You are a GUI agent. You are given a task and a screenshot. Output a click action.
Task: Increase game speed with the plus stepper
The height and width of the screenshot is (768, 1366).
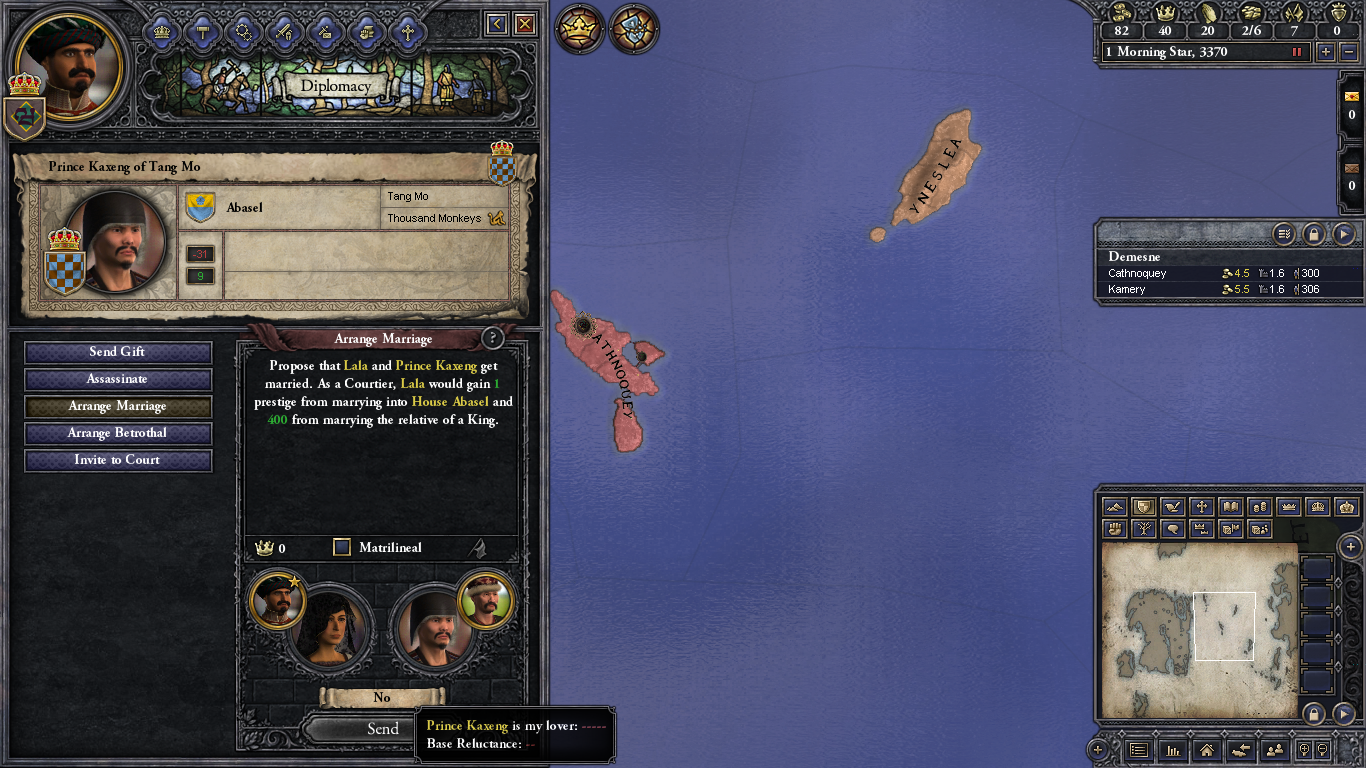[x=1326, y=52]
